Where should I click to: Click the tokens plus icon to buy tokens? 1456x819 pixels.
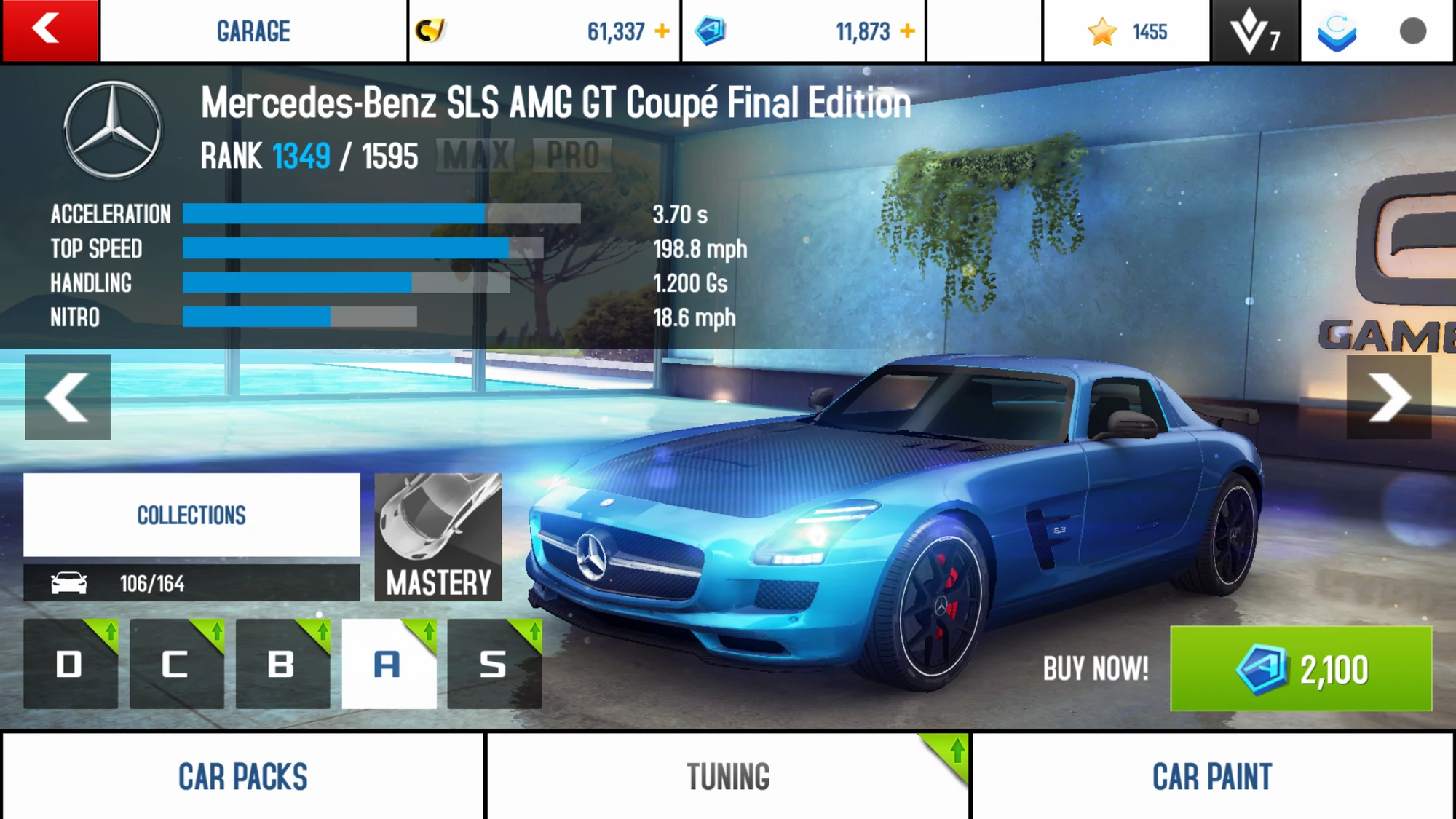[906, 31]
